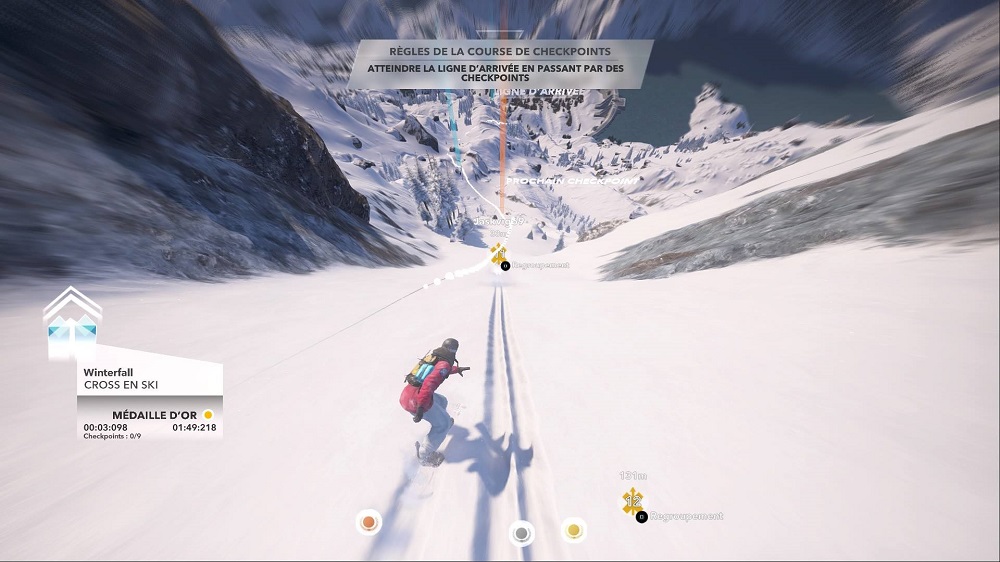The width and height of the screenshot is (1000, 562).
Task: Click the blue gift box challenge icon
Action: [72, 330]
